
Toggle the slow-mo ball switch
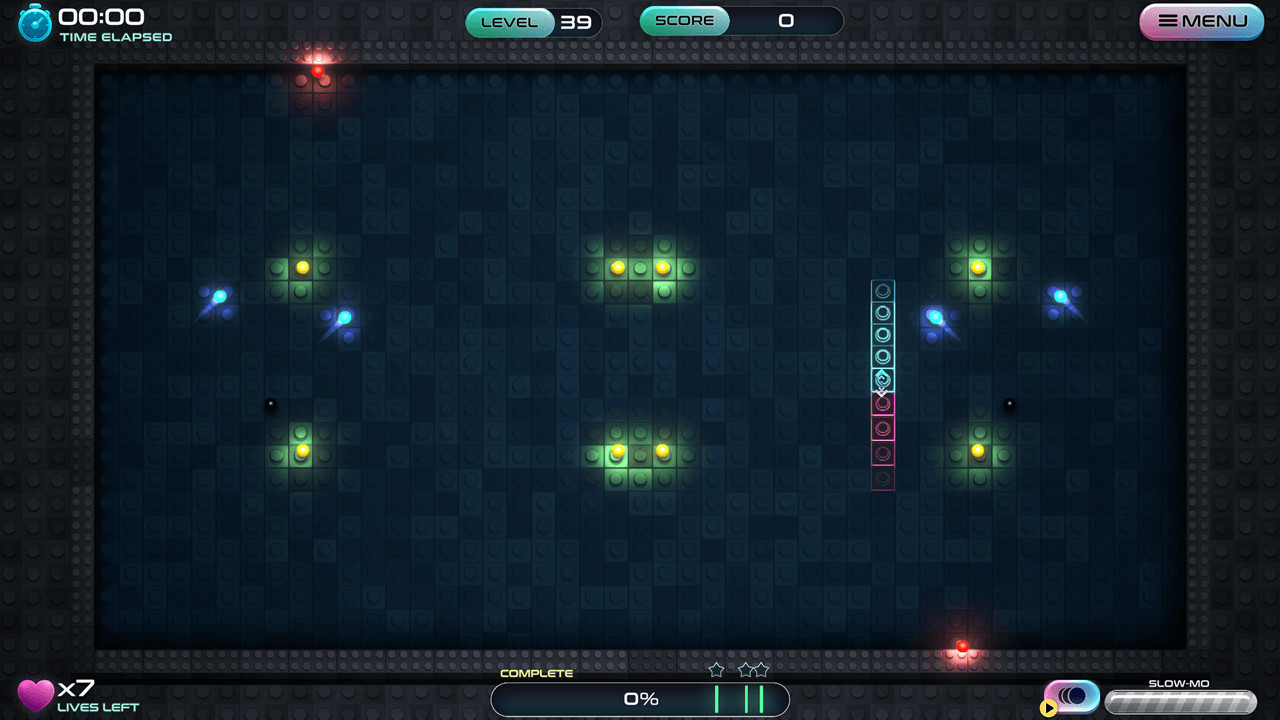tap(1071, 695)
